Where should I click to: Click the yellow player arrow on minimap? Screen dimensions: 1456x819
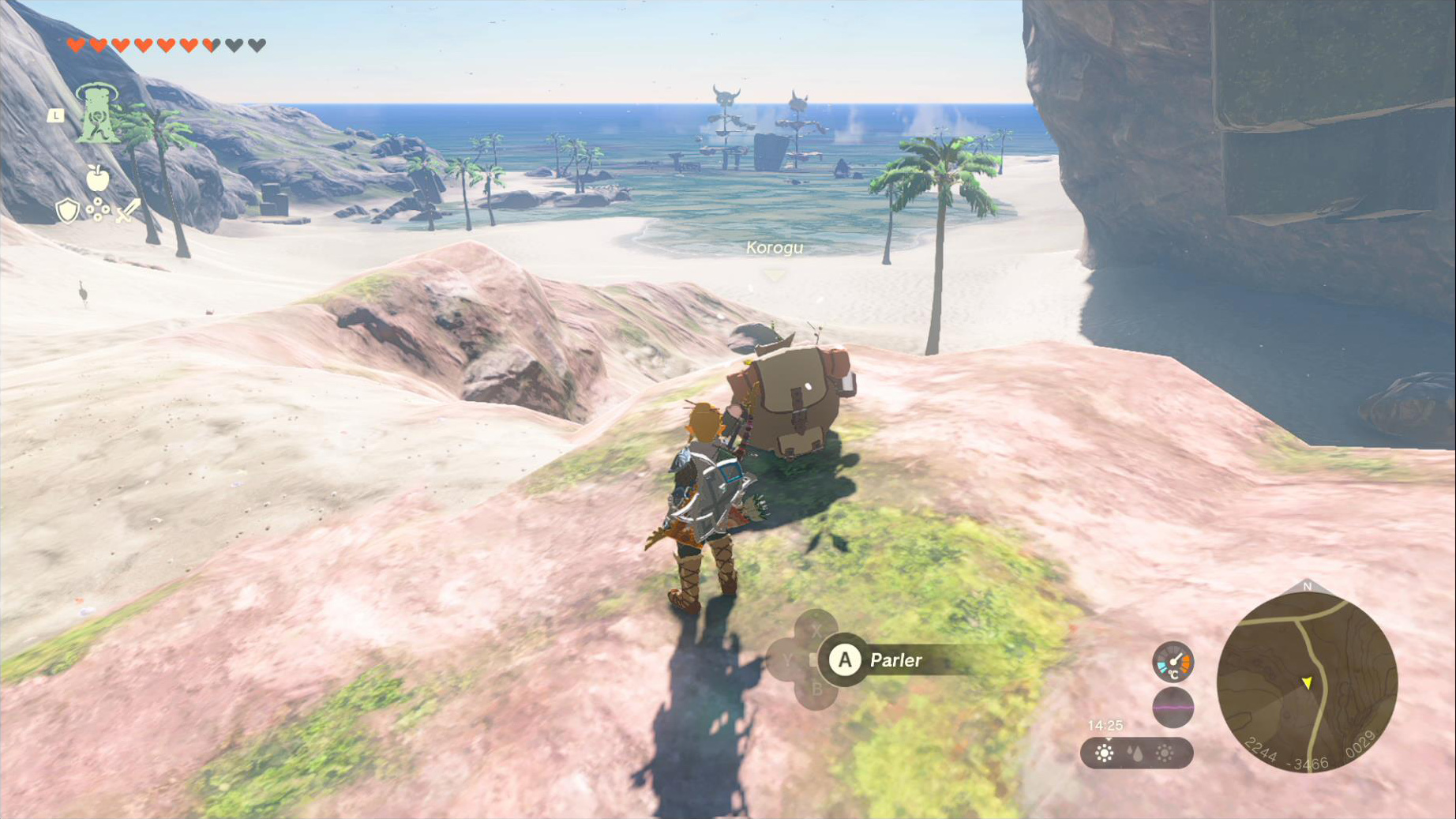tap(1307, 682)
